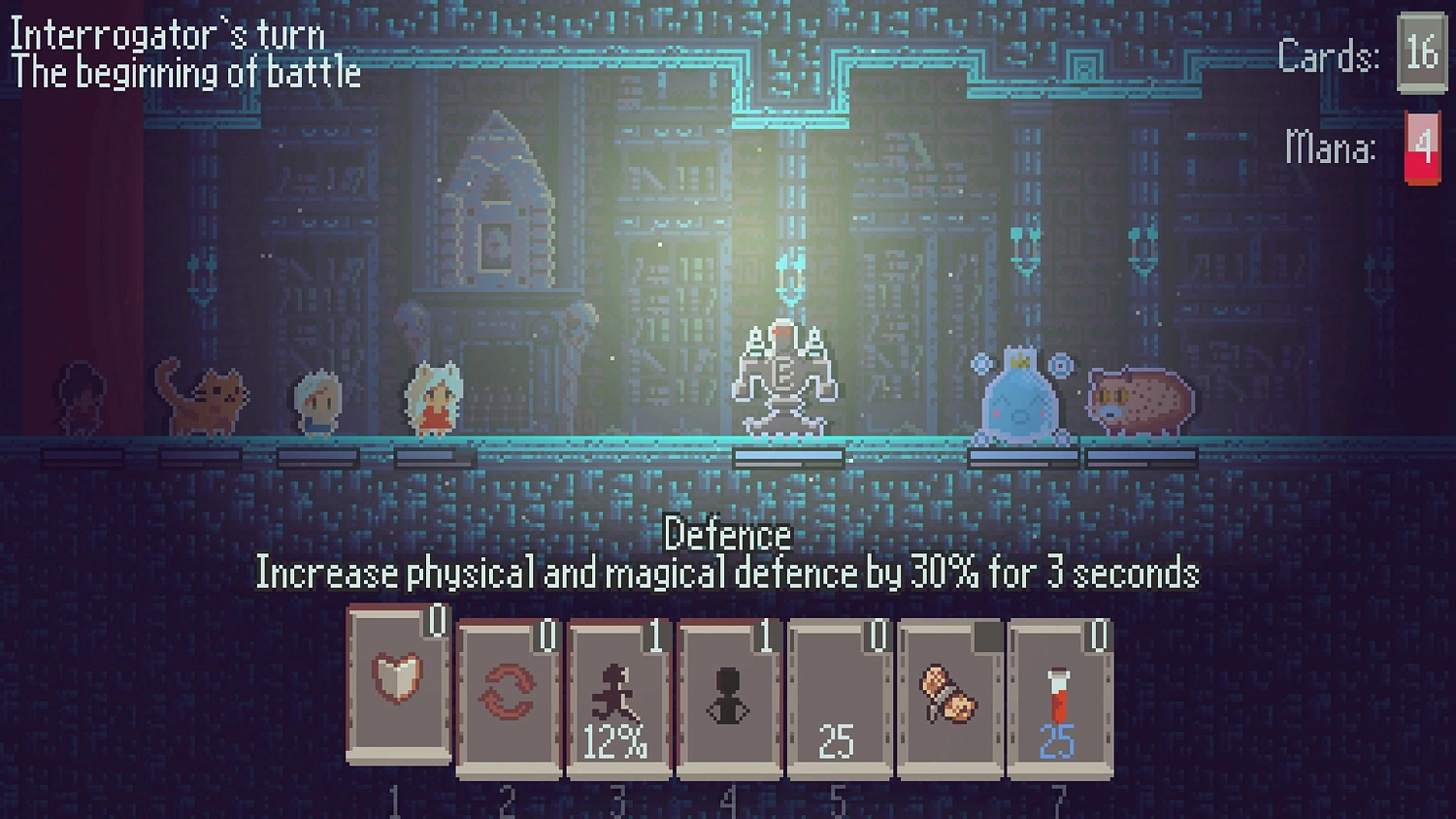Click the Defence description text
This screenshot has width=1456, height=819.
click(x=728, y=573)
